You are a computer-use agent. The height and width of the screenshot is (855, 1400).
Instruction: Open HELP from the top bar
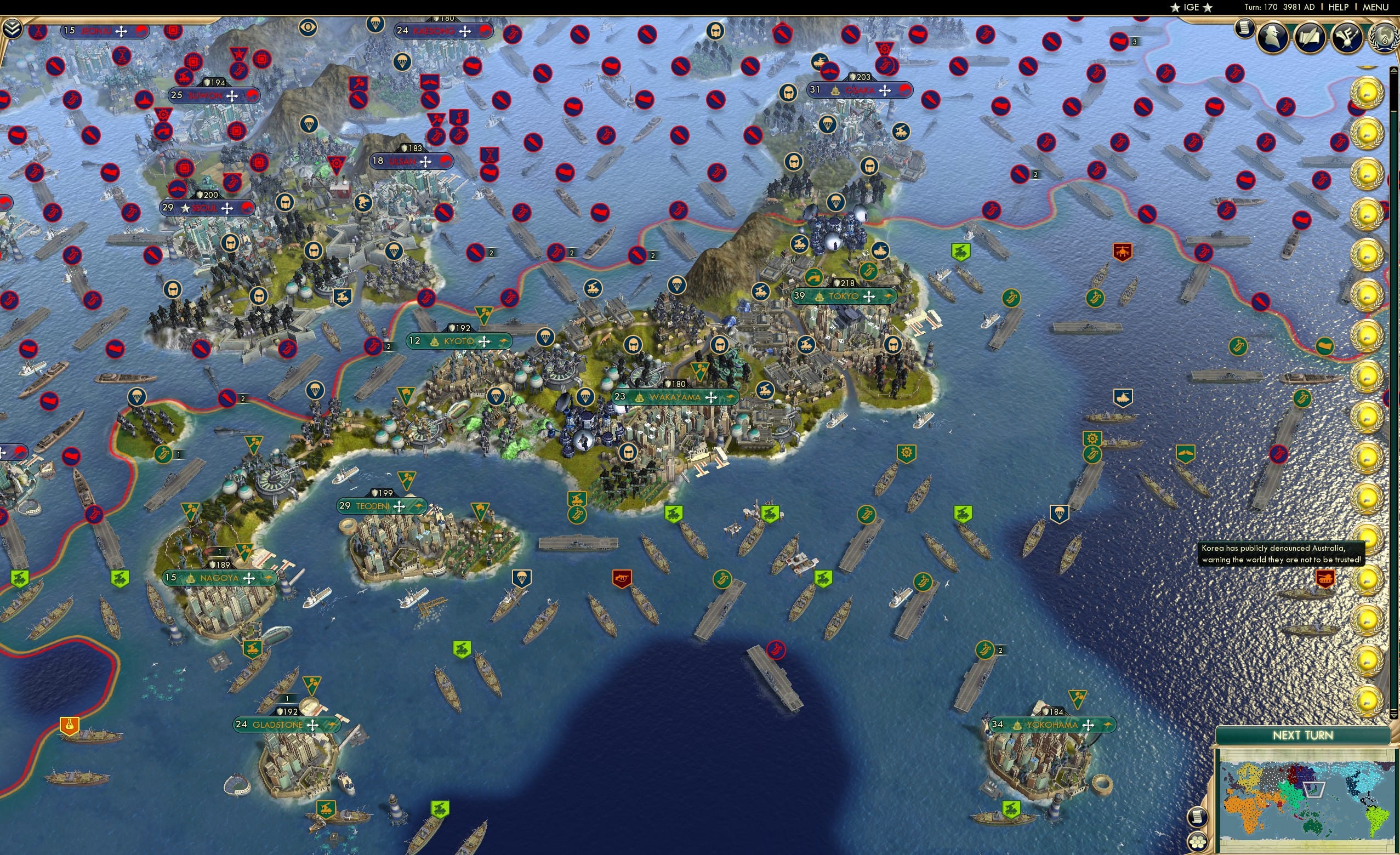click(x=1338, y=7)
